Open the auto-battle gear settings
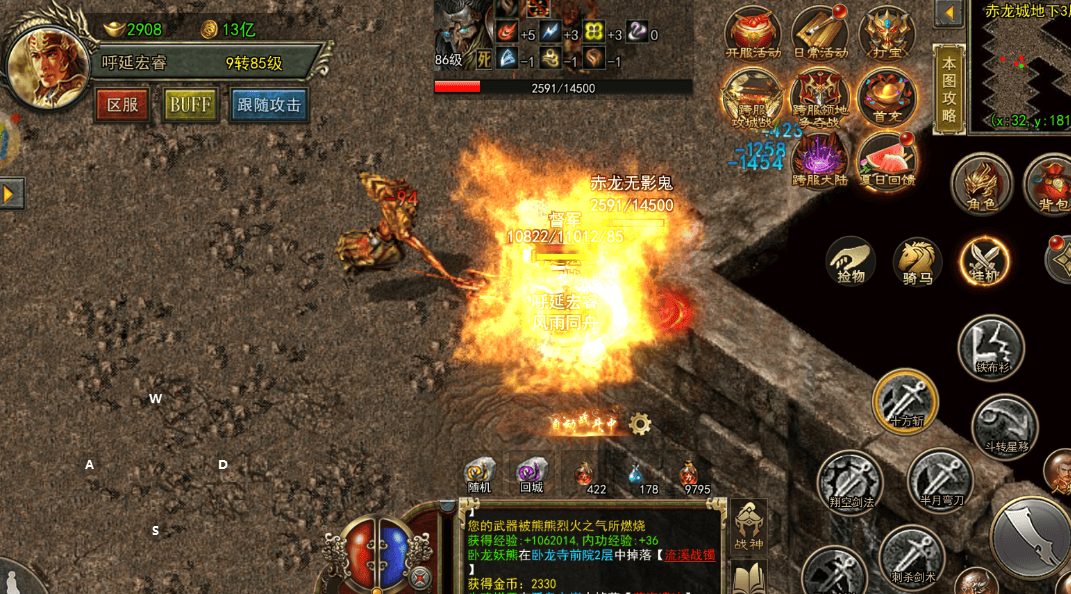 (x=640, y=424)
